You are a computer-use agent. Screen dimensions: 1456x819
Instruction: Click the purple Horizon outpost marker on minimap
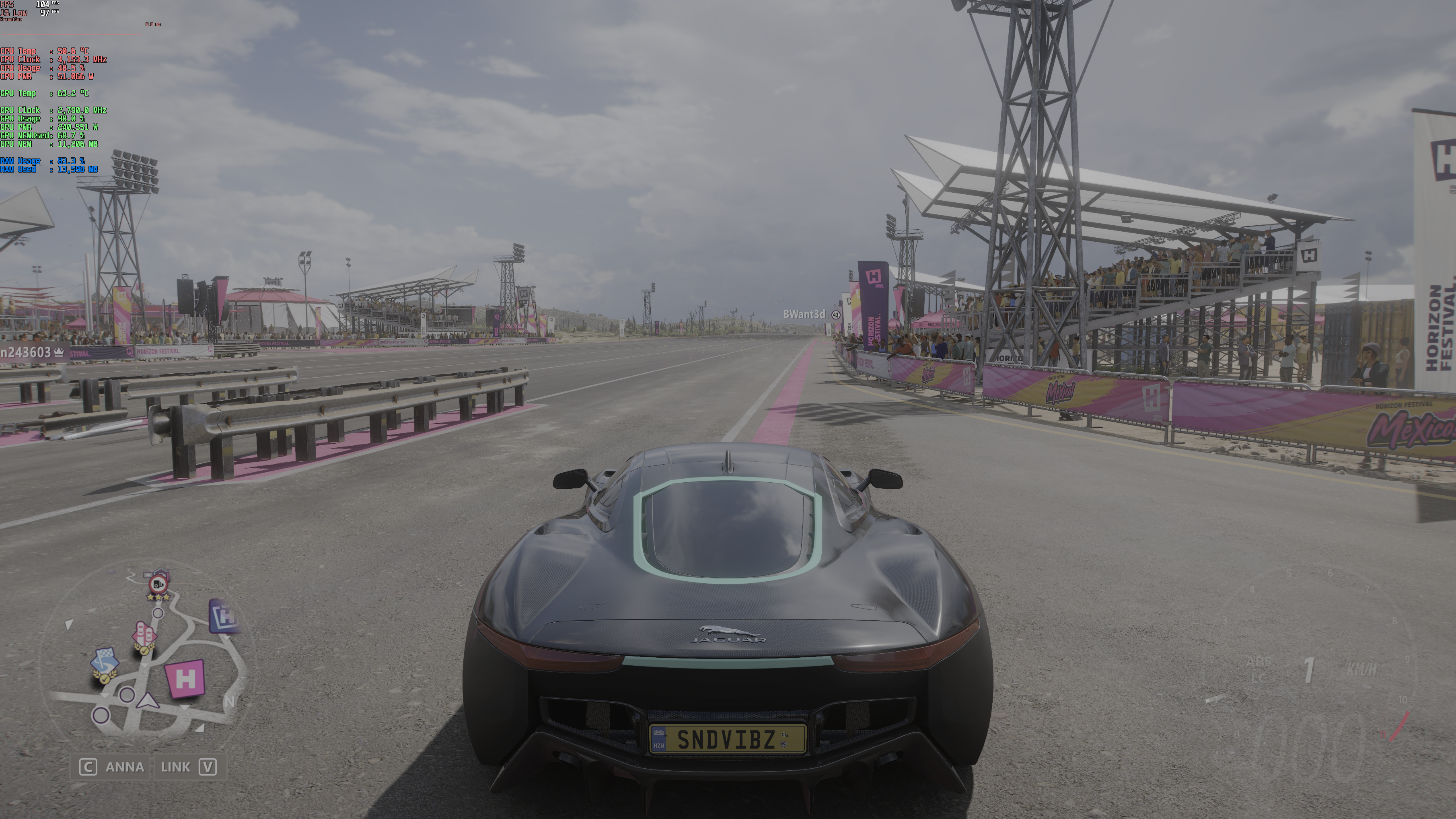click(x=225, y=615)
